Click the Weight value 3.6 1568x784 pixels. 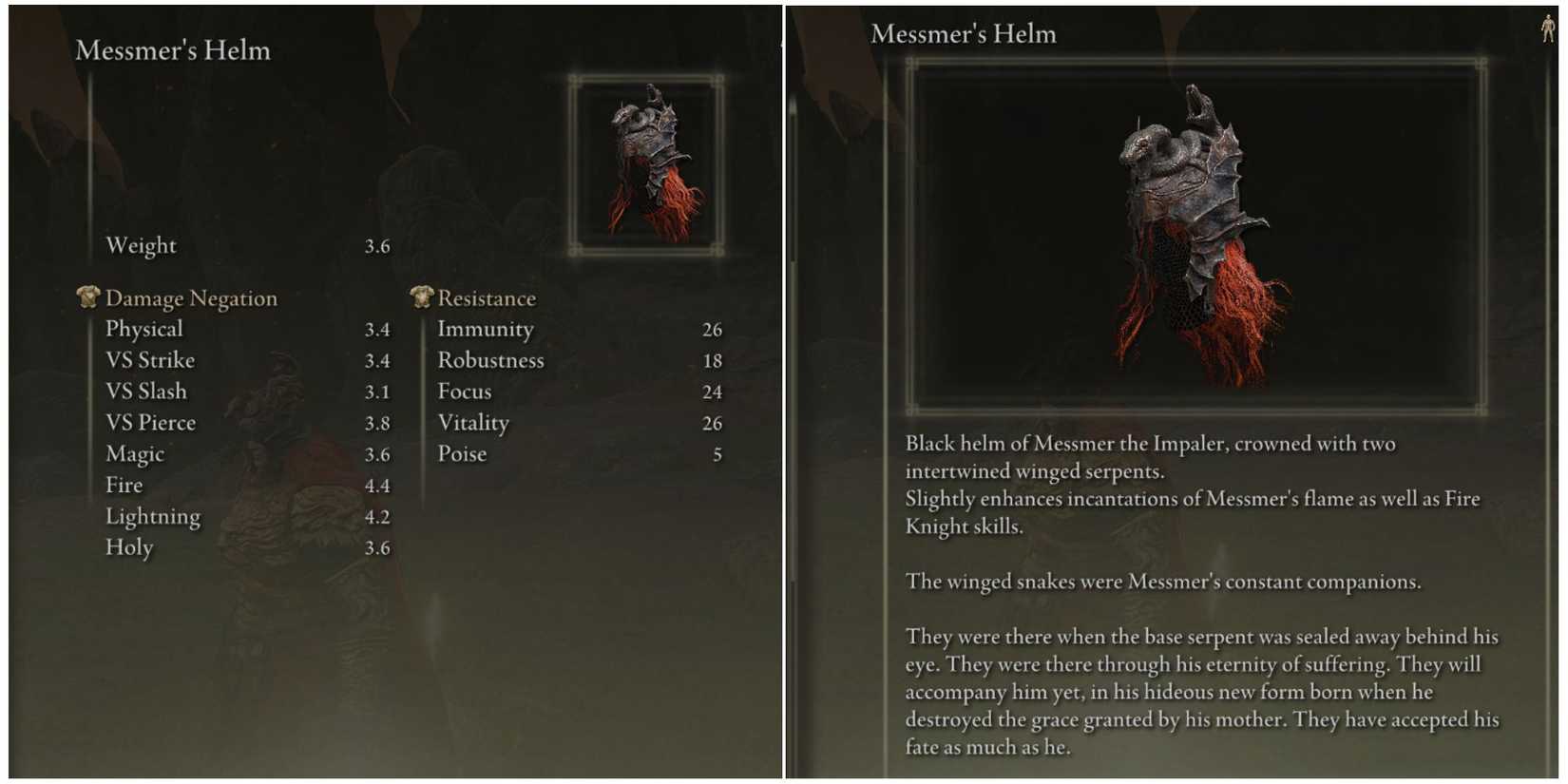[379, 245]
